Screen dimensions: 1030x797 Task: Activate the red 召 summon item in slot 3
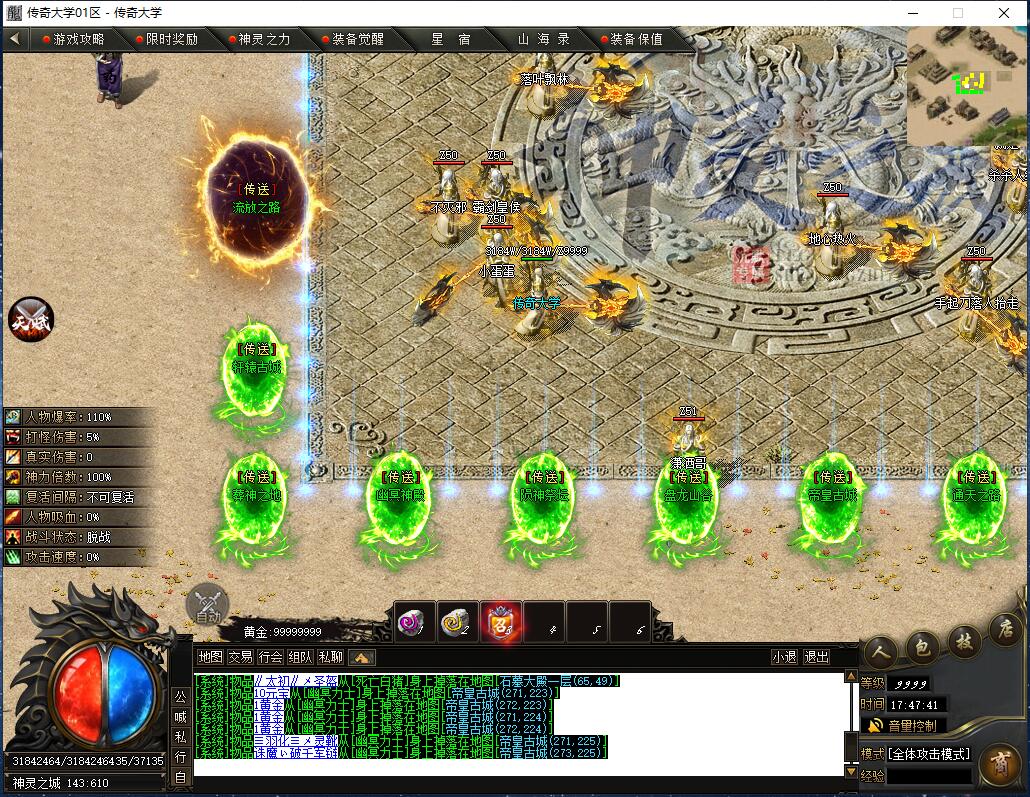501,622
